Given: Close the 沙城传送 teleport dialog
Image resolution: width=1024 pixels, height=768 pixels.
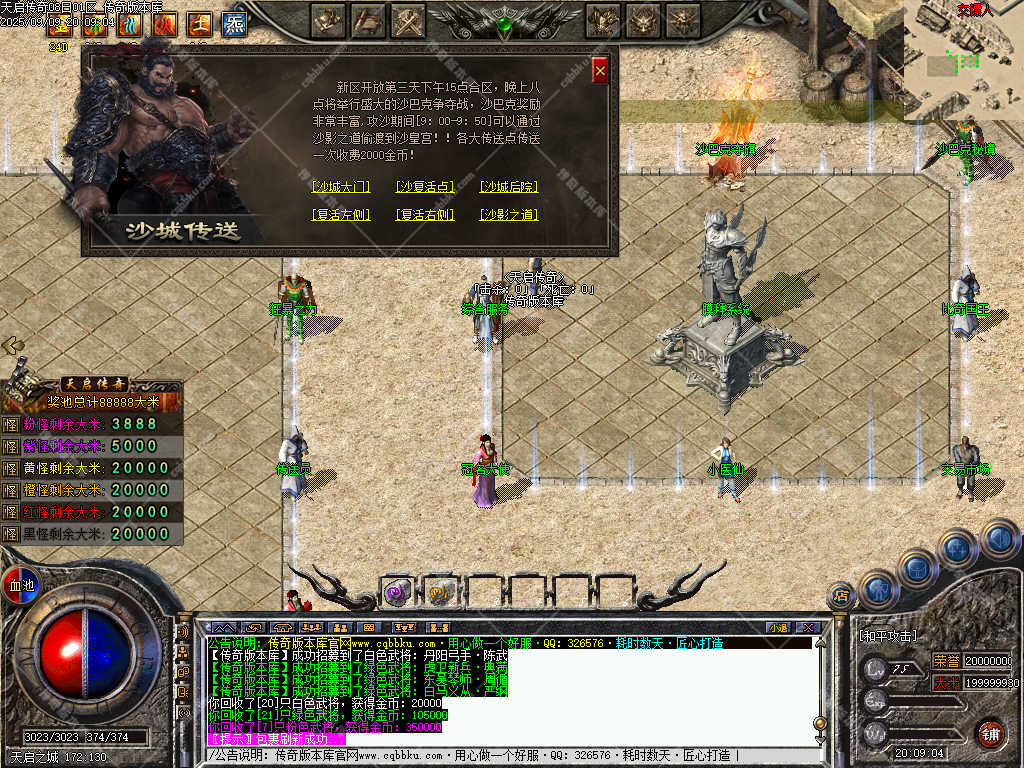Looking at the screenshot, I should point(600,70).
